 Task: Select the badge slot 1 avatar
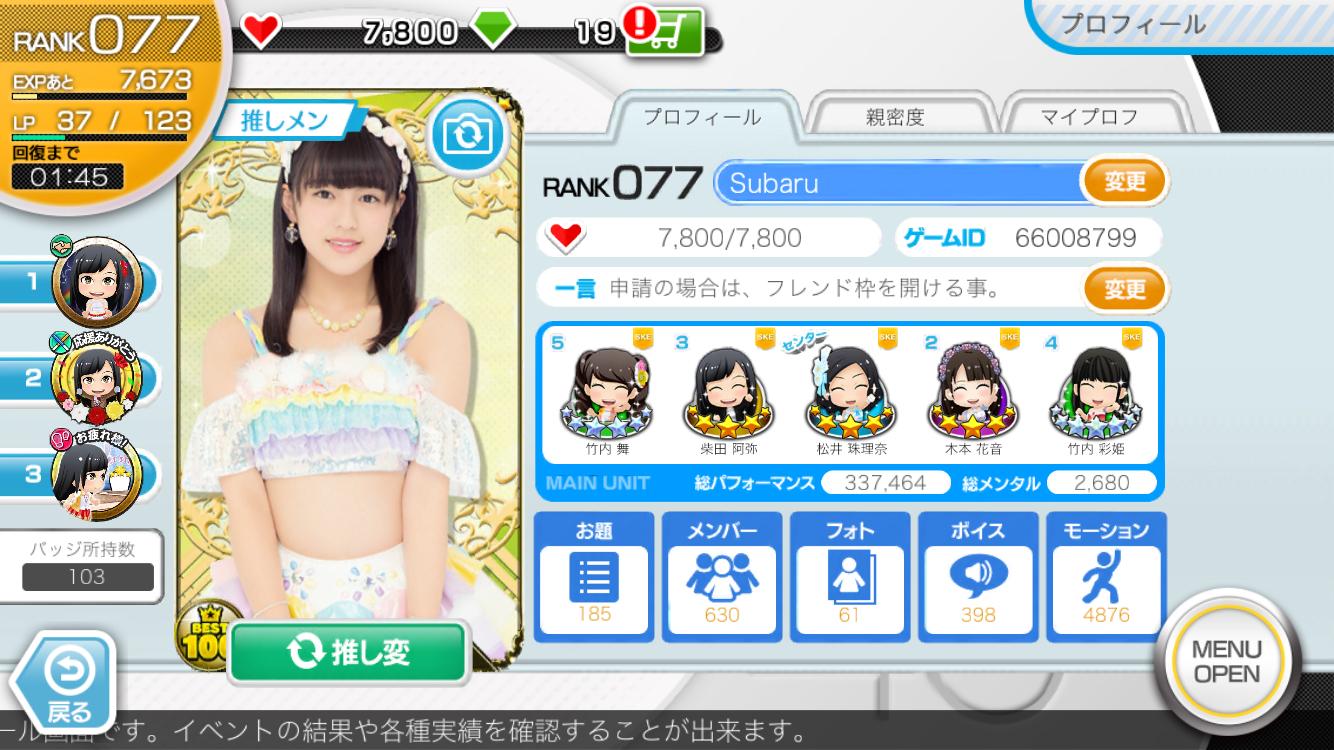97,280
